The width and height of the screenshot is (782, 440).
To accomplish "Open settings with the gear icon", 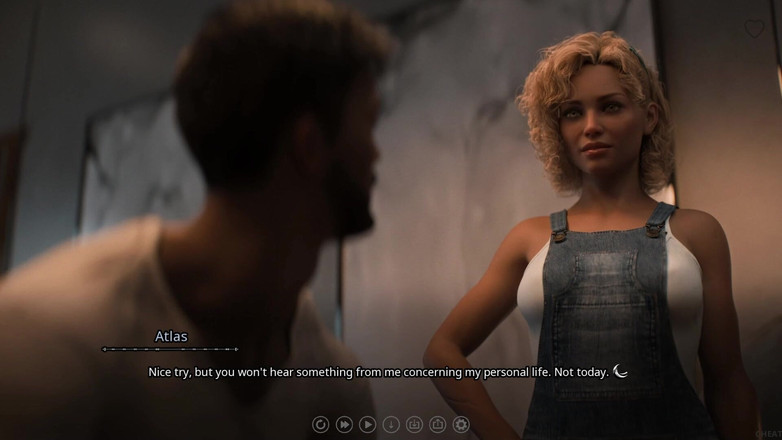I will pos(461,425).
